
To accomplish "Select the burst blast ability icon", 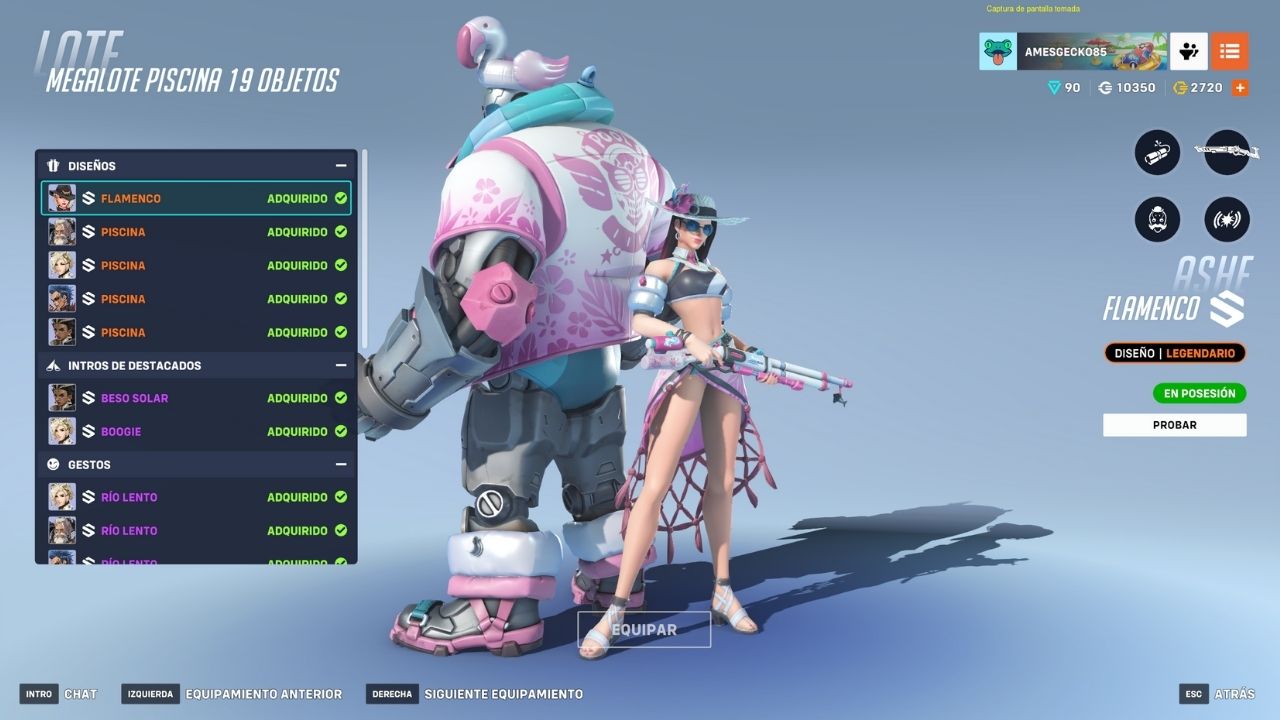I will click(x=1227, y=218).
